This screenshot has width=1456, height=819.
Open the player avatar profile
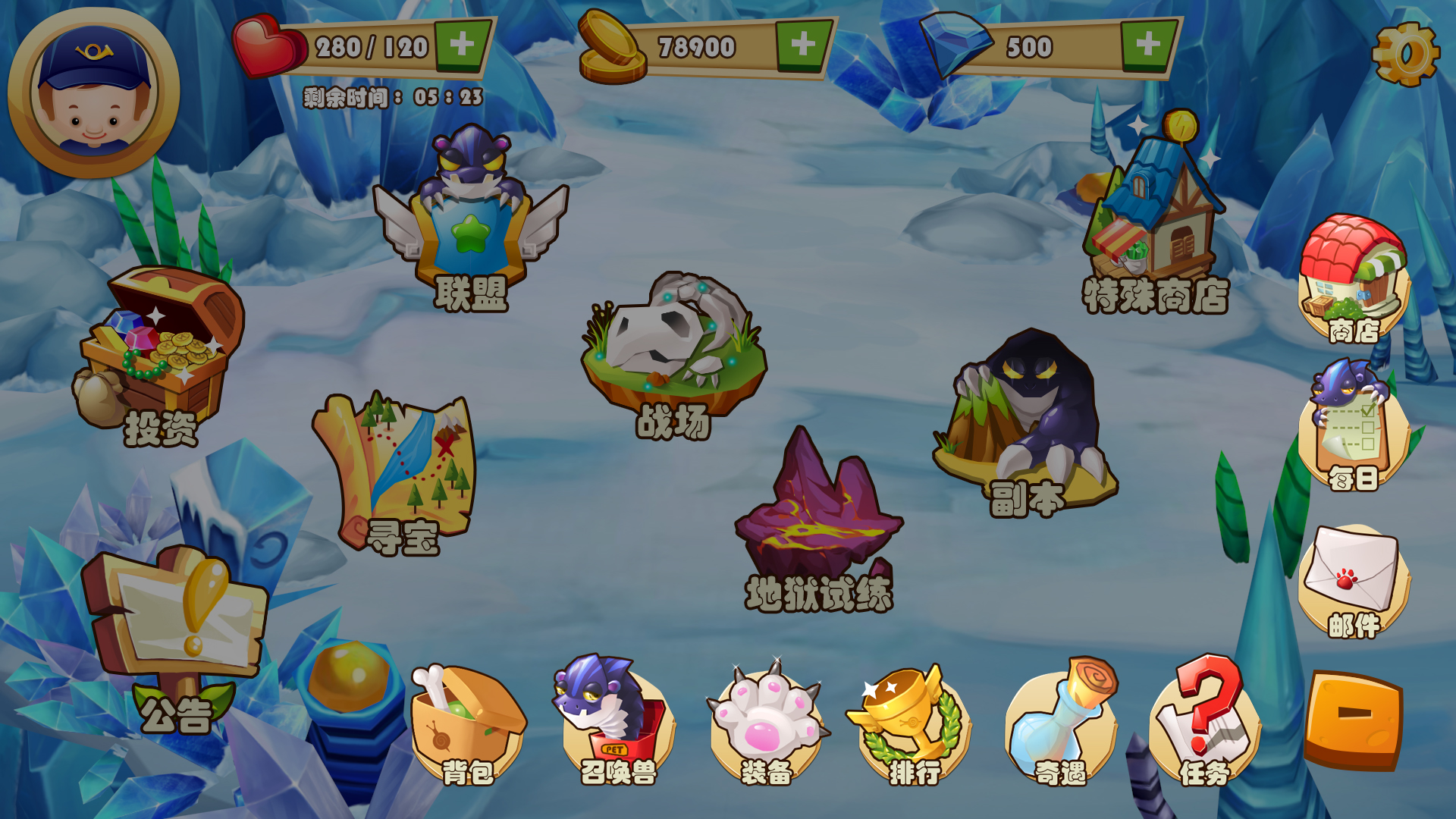pos(94,94)
